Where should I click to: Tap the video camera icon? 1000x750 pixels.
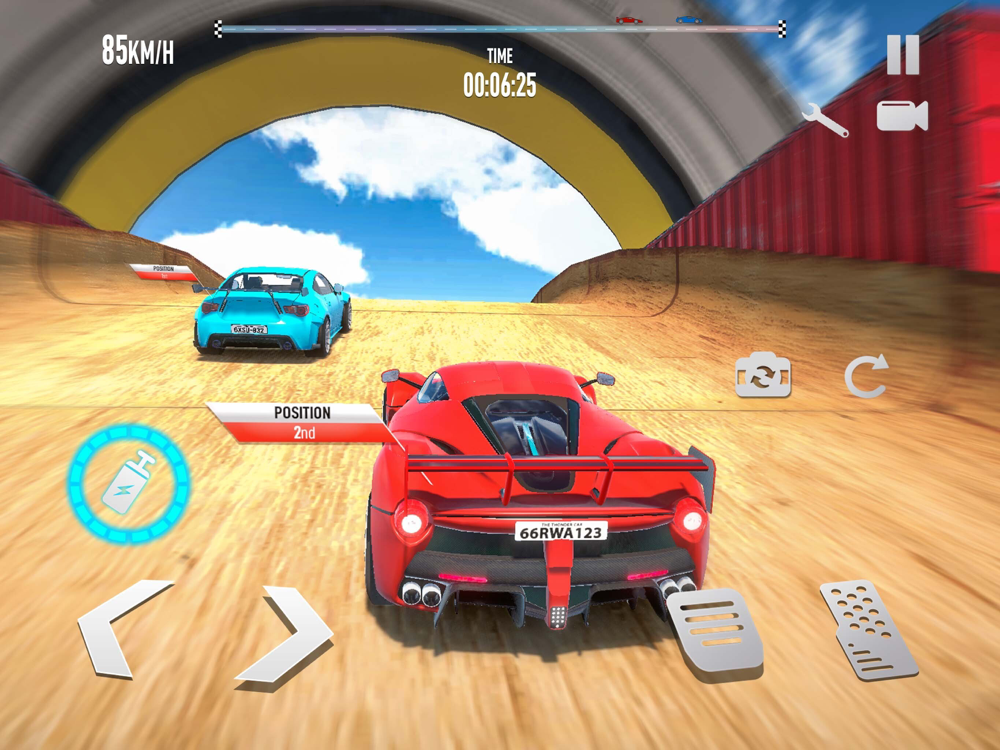[x=902, y=116]
